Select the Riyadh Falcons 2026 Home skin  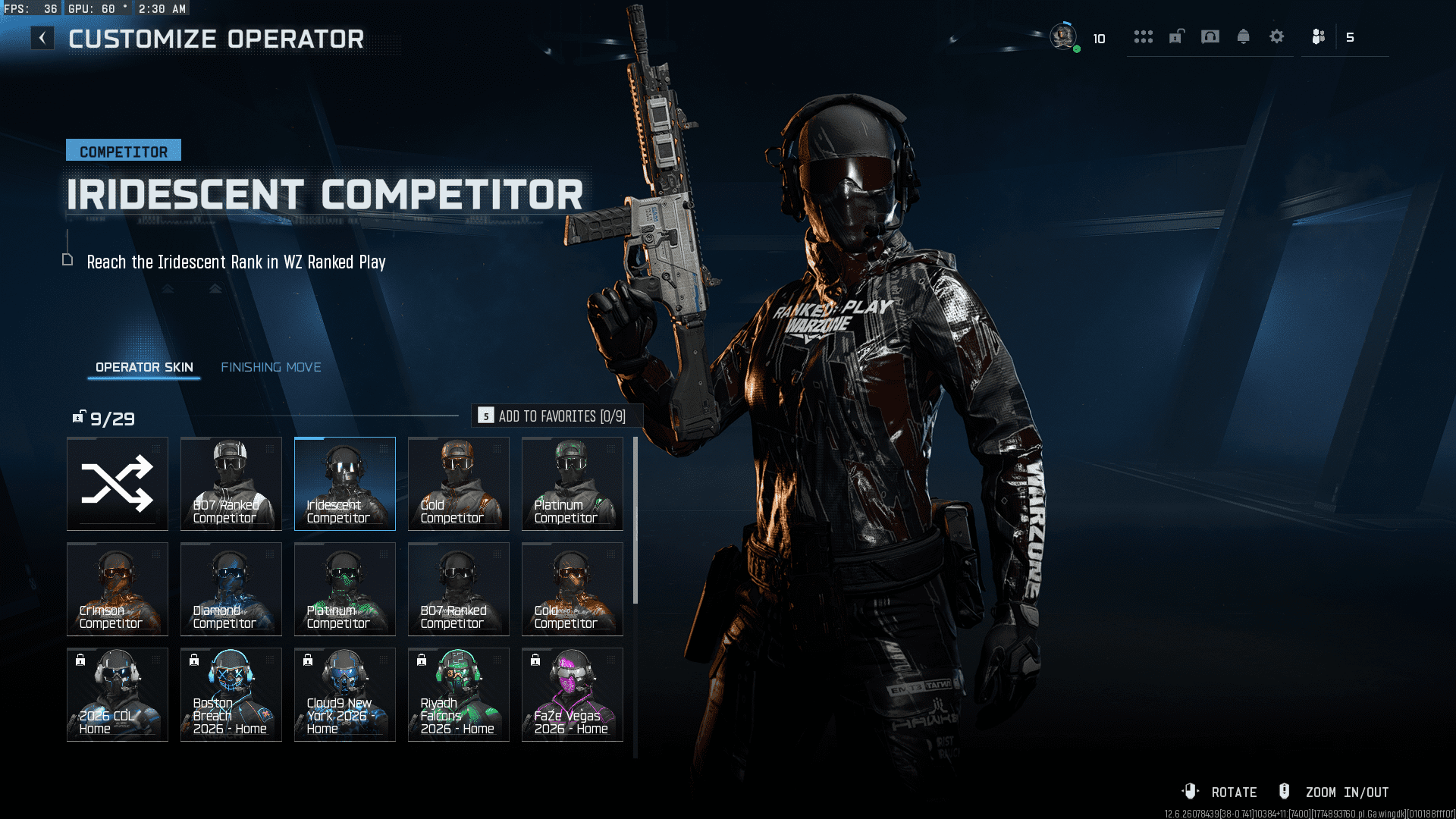coord(458,694)
